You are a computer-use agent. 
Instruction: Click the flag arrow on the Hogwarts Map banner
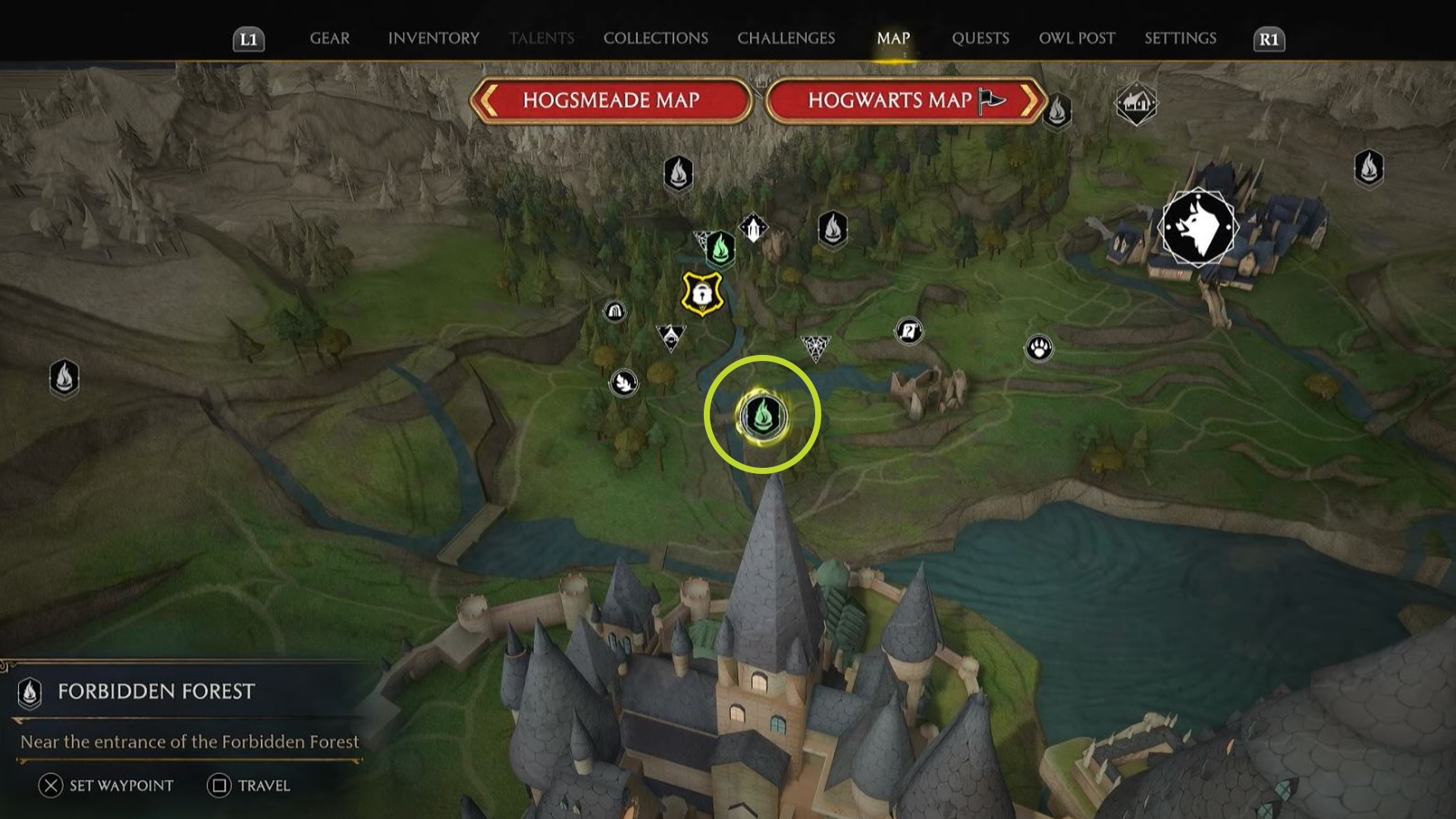pyautogui.click(x=1028, y=99)
